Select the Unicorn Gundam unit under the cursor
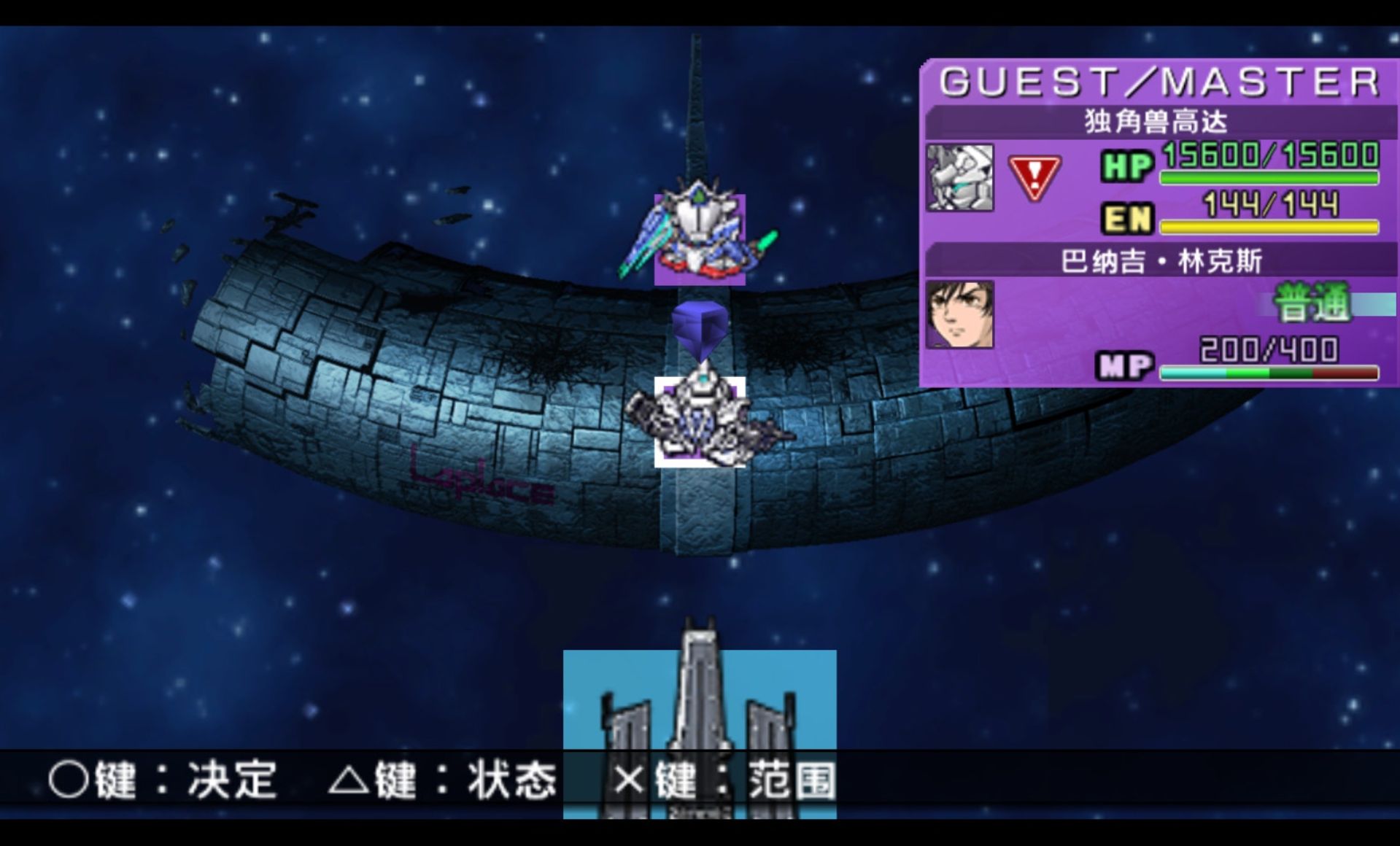This screenshot has height=846, width=1400. coord(700,422)
